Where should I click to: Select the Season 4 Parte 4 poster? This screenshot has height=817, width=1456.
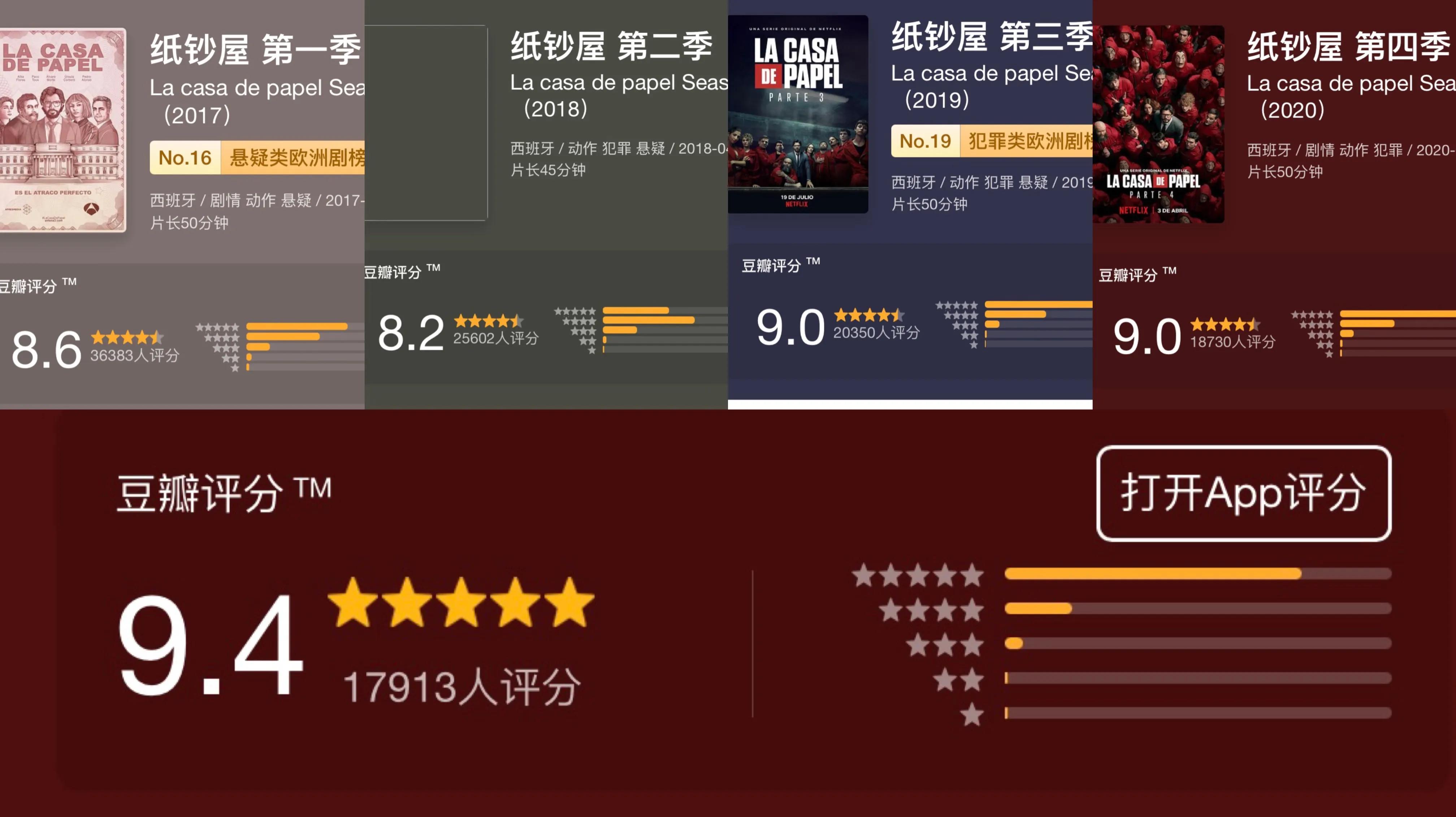[x=1160, y=121]
